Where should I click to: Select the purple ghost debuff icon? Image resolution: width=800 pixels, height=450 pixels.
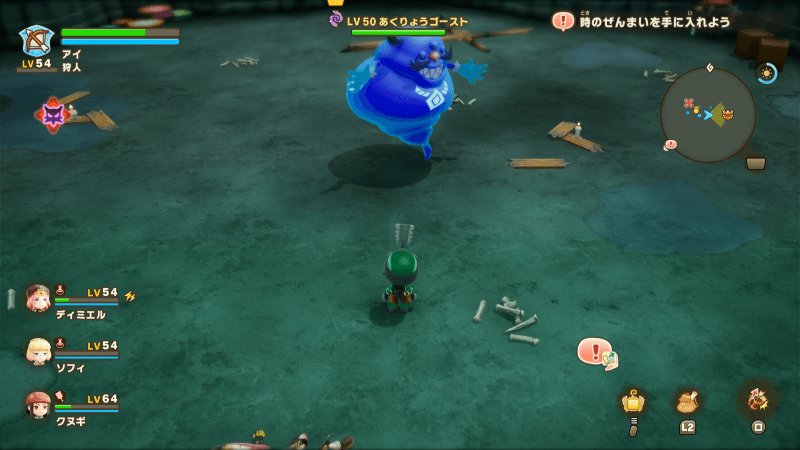tap(53, 115)
